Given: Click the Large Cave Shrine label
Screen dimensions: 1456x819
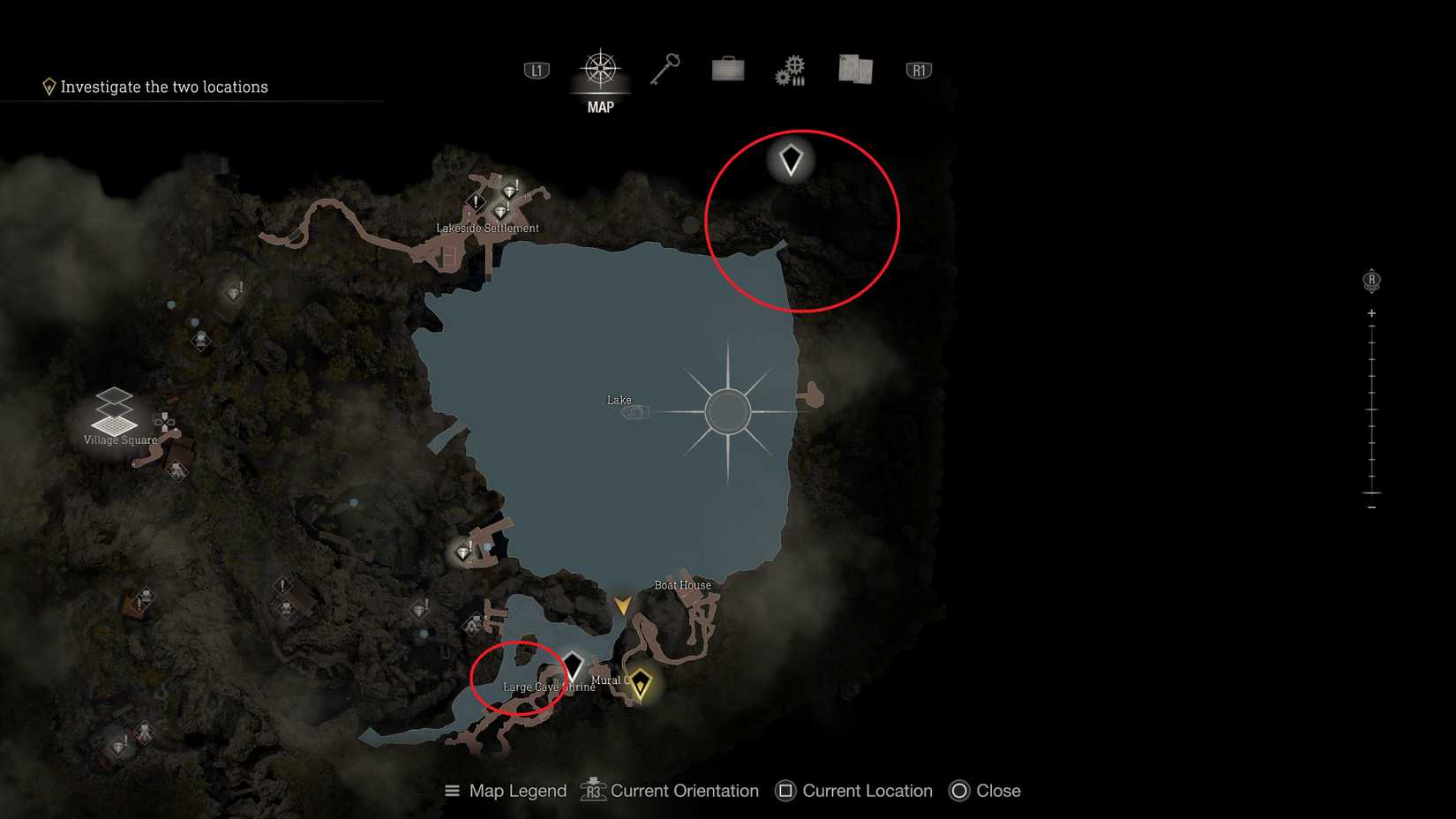Looking at the screenshot, I should coord(549,686).
